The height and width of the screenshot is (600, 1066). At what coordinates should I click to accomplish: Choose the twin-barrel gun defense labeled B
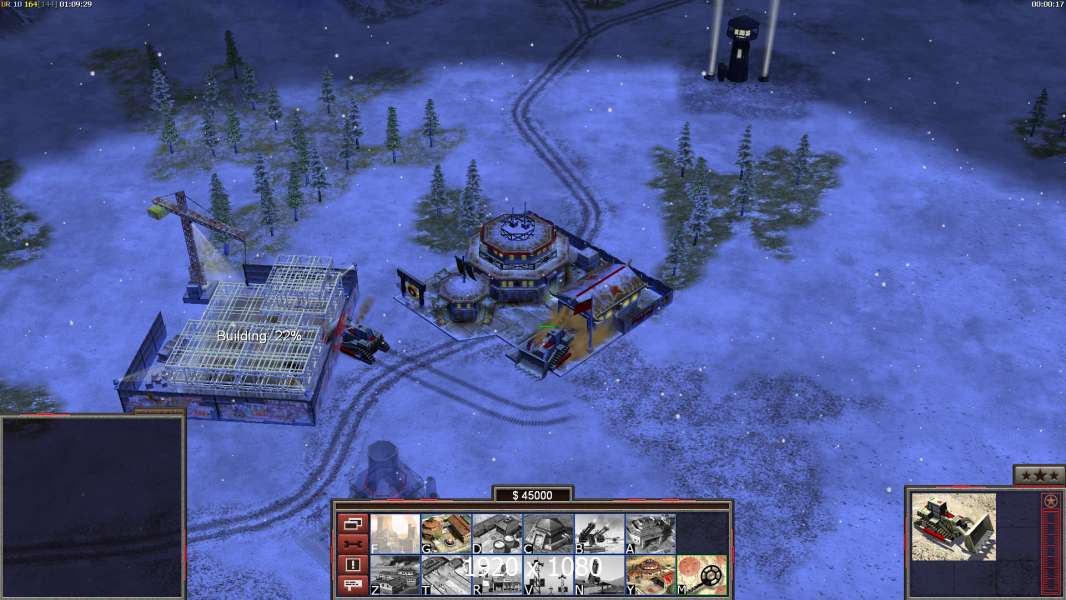click(599, 534)
